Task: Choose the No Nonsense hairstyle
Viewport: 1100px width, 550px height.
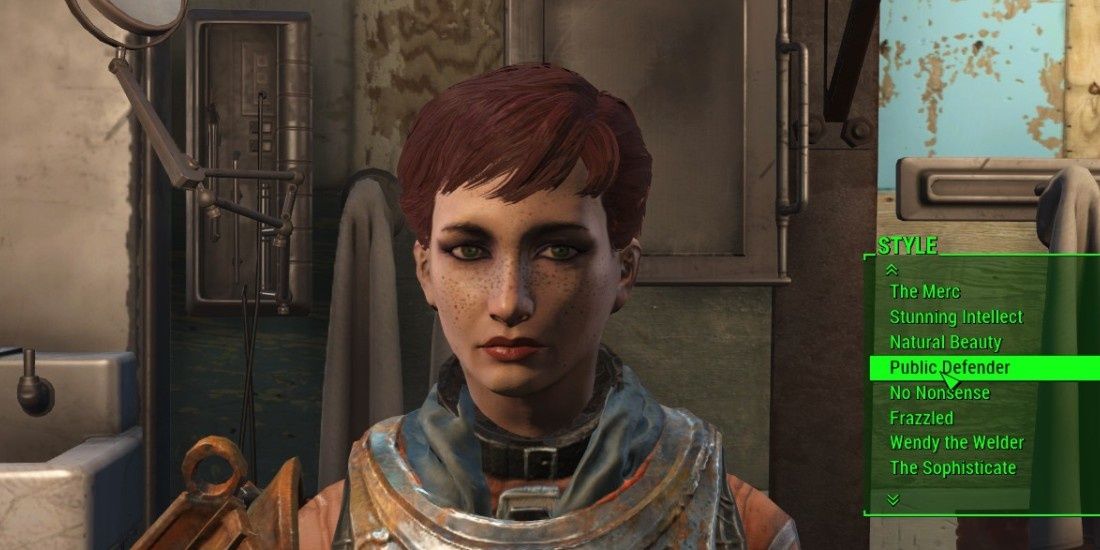Action: [939, 392]
